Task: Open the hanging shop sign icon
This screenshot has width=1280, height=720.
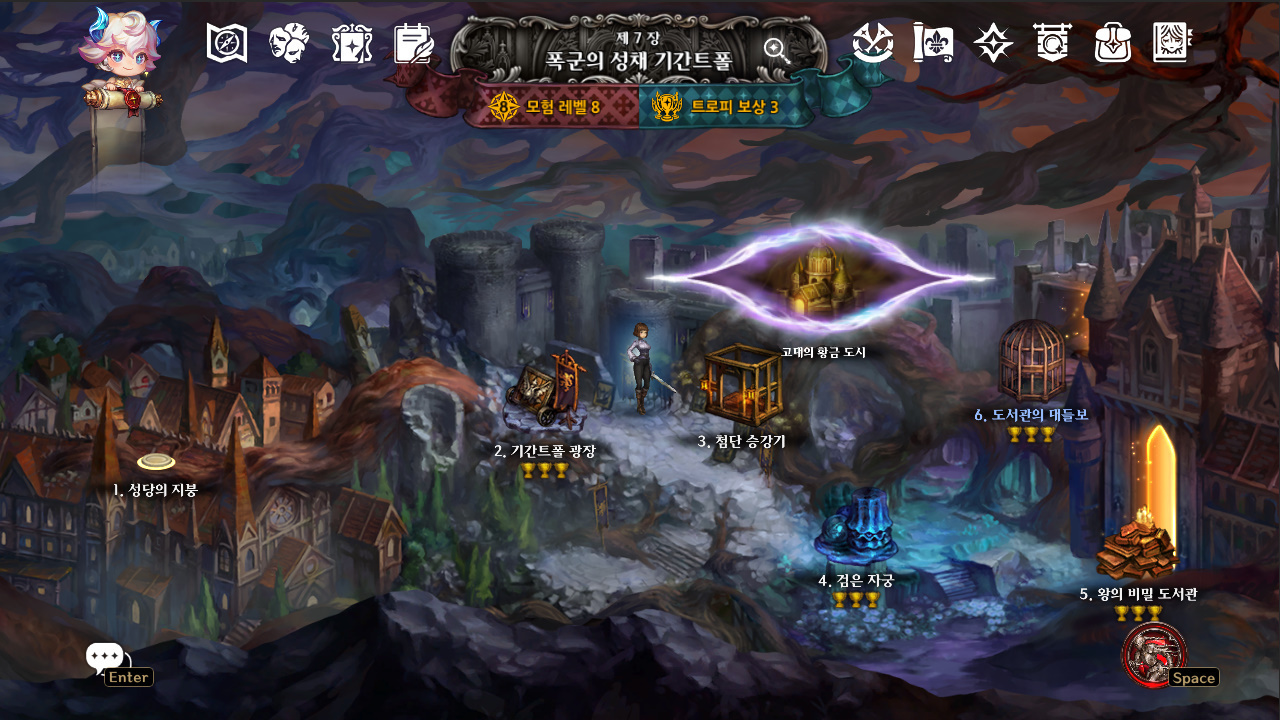Action: [x=1053, y=43]
